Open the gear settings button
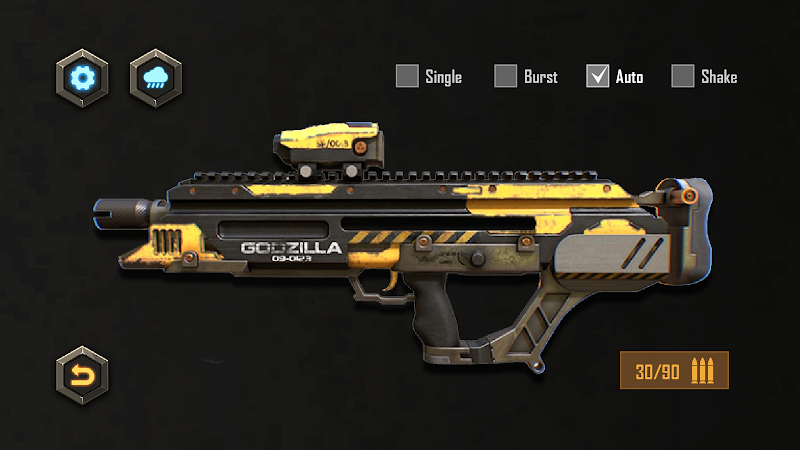 [x=82, y=76]
